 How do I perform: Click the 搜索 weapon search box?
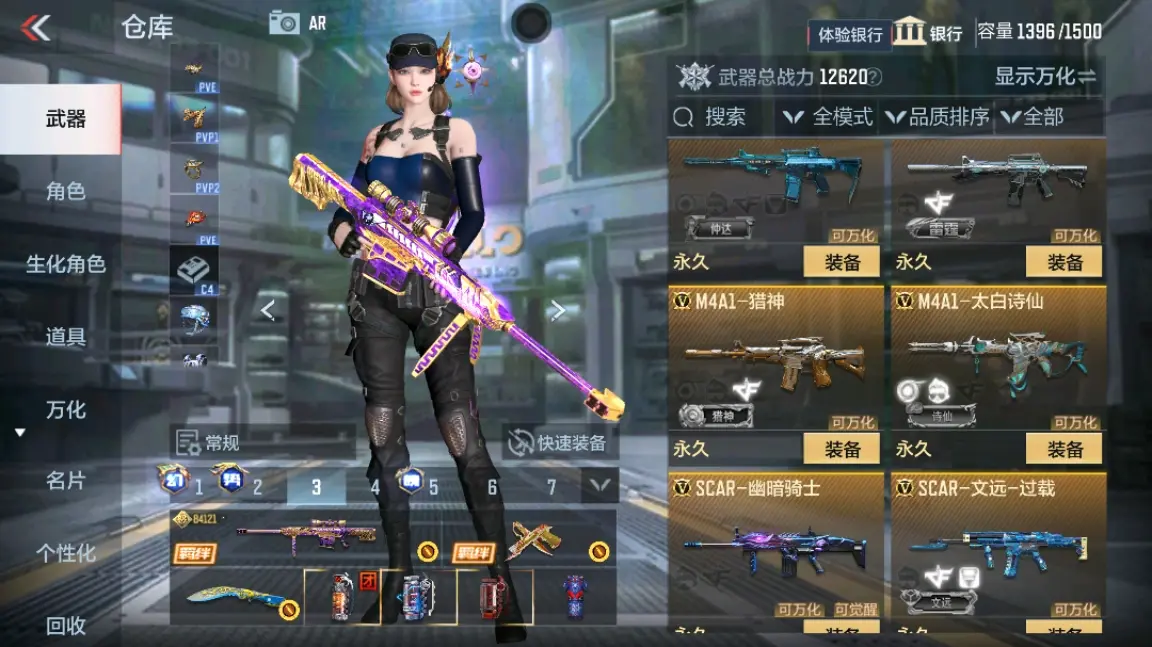(722, 117)
